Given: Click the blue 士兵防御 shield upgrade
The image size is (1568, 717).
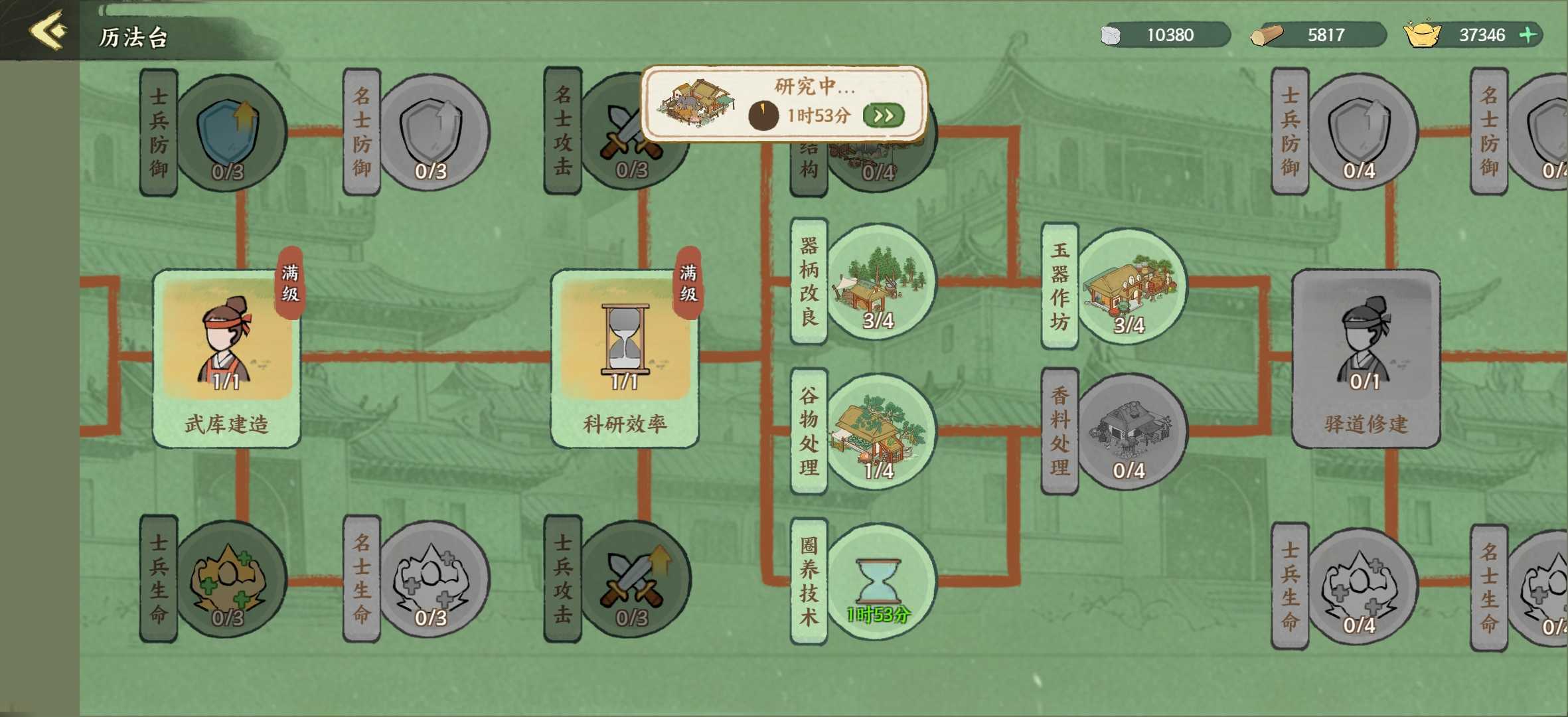Looking at the screenshot, I should click(x=229, y=133).
